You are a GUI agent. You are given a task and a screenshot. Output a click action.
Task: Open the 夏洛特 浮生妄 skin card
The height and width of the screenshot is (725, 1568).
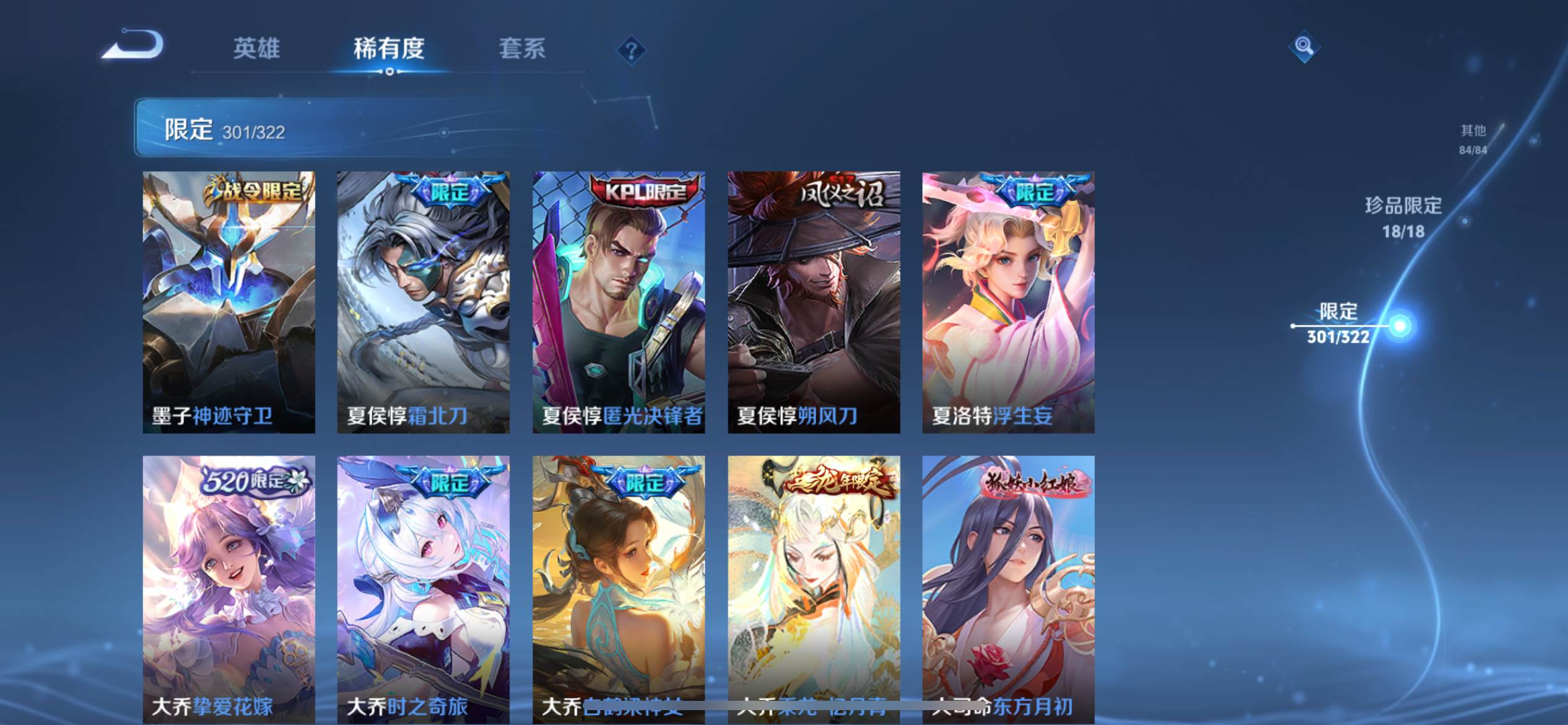click(x=1008, y=302)
